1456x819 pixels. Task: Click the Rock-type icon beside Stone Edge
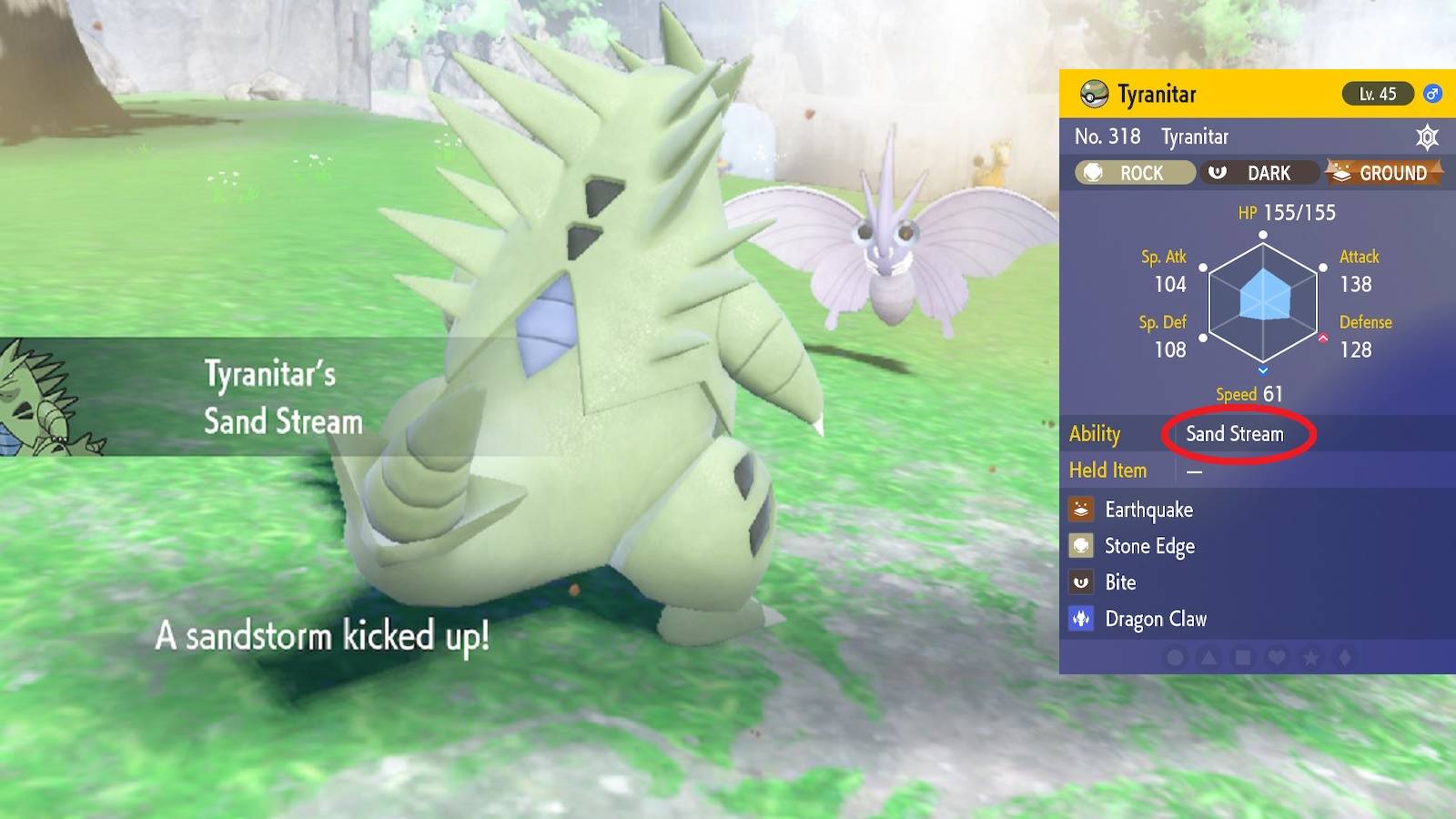1080,546
